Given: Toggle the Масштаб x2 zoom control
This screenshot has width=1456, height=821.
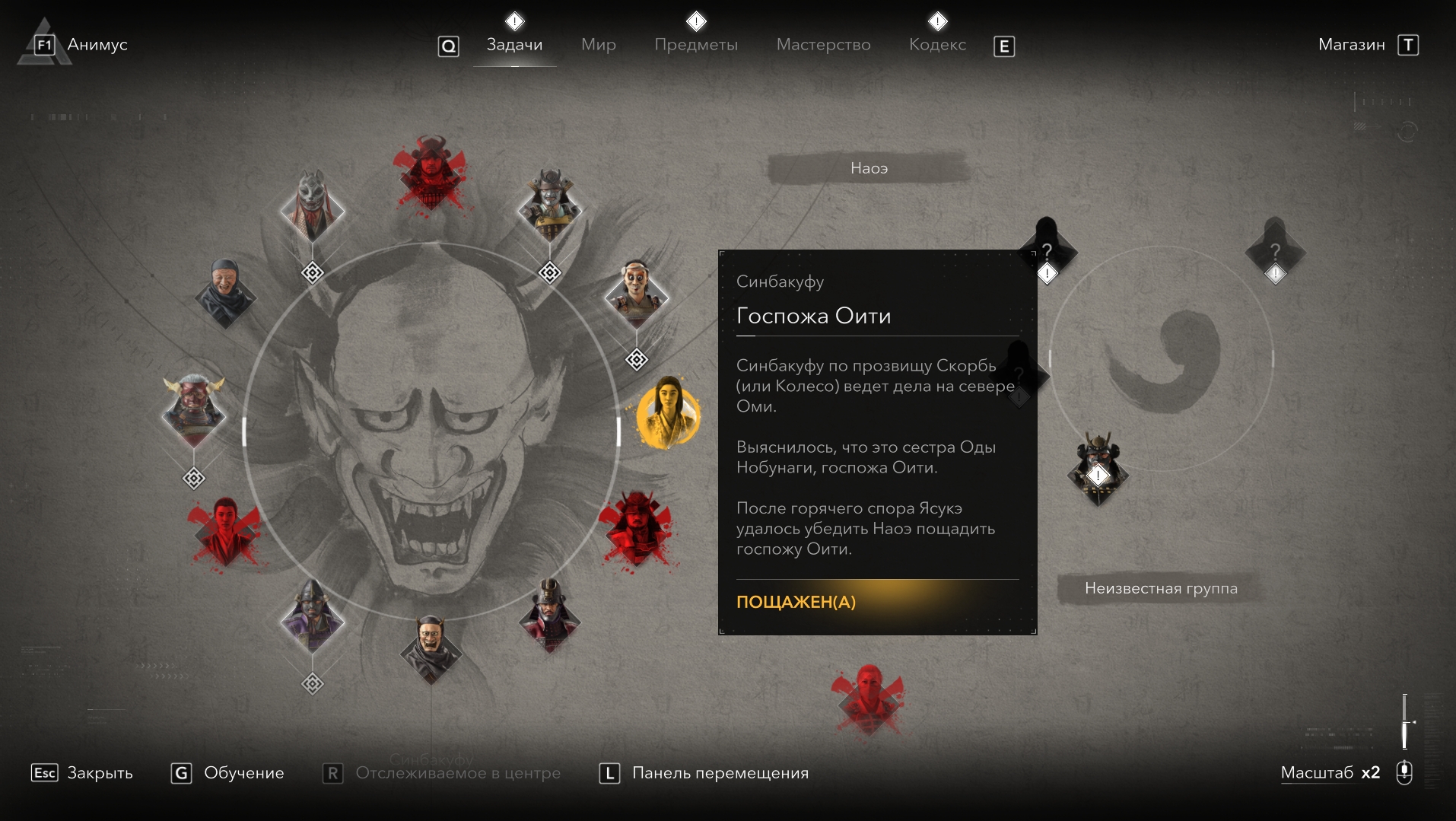Looking at the screenshot, I should (1330, 773).
